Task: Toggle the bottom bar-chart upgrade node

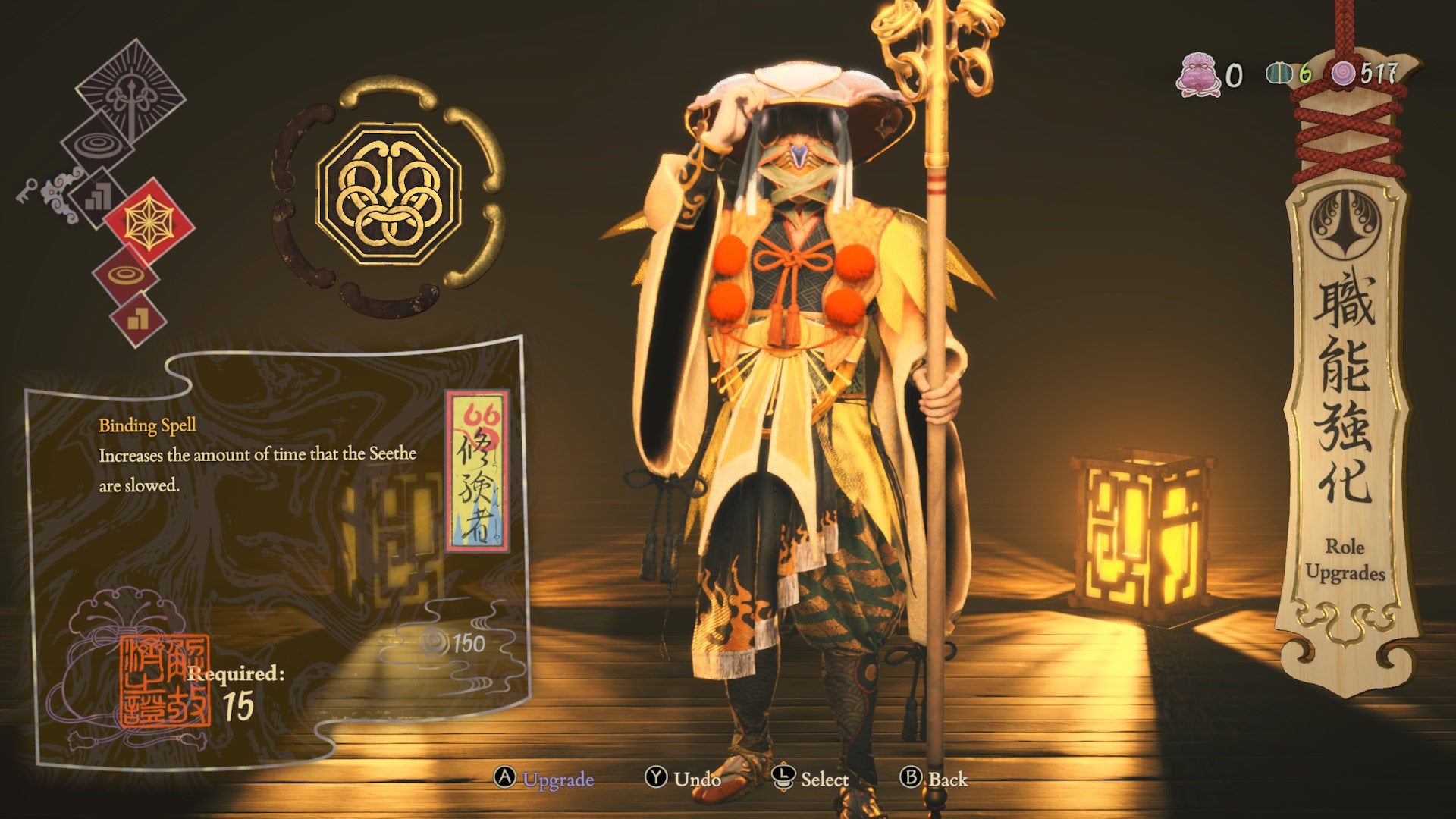Action: click(x=137, y=317)
